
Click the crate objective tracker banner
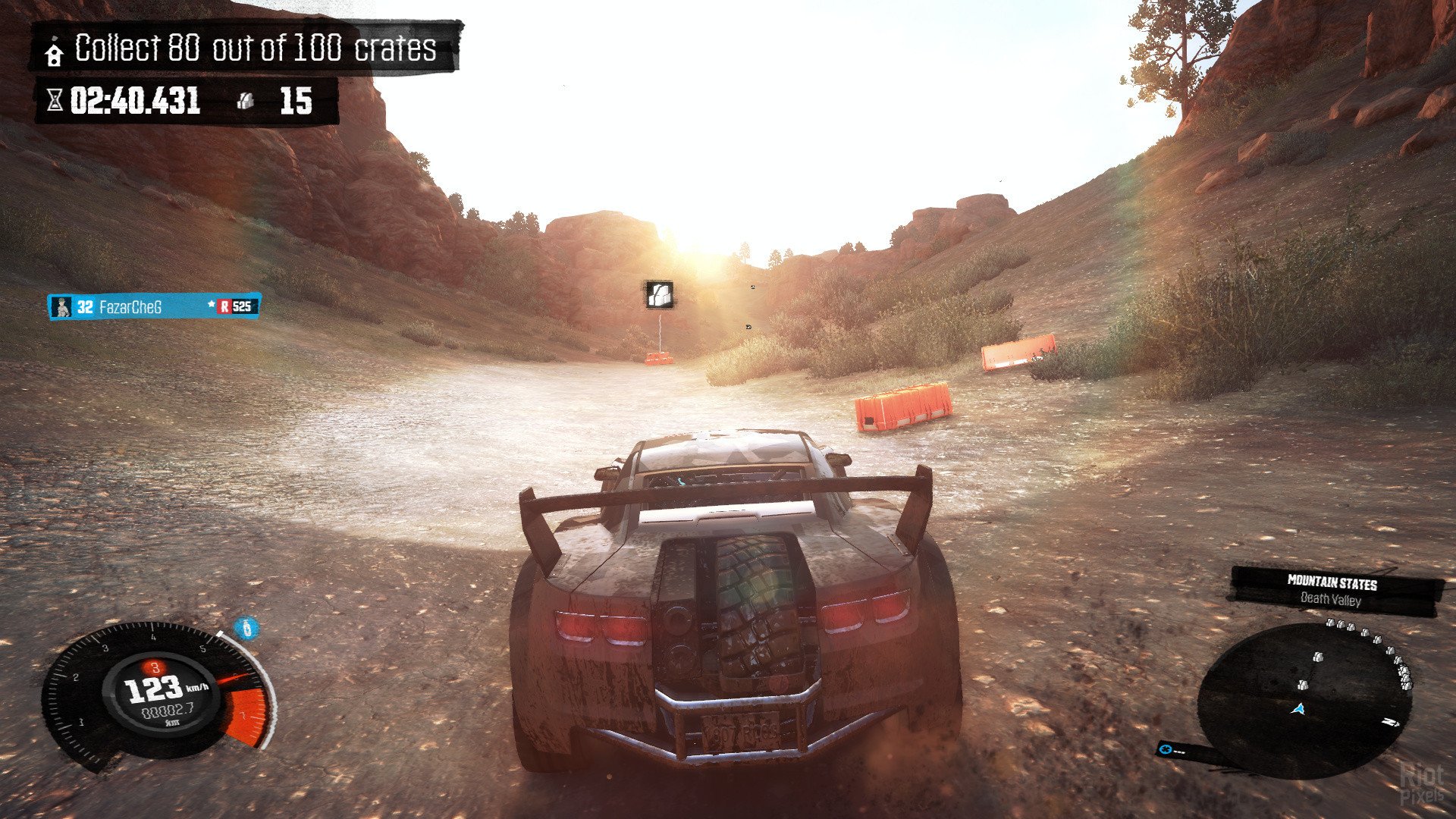pos(245,49)
